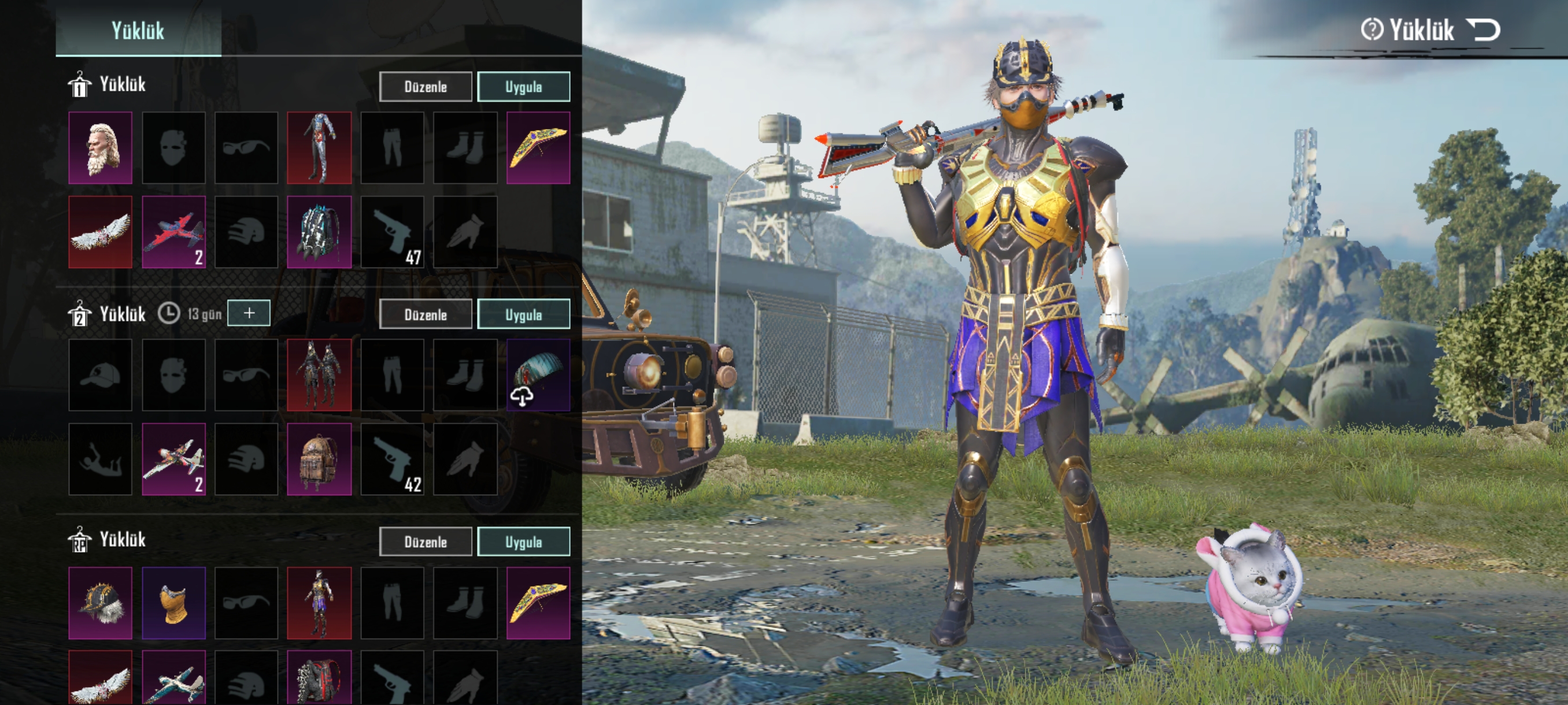Select the white-bearded head slot
Screen dimensions: 1568x705
point(101,148)
